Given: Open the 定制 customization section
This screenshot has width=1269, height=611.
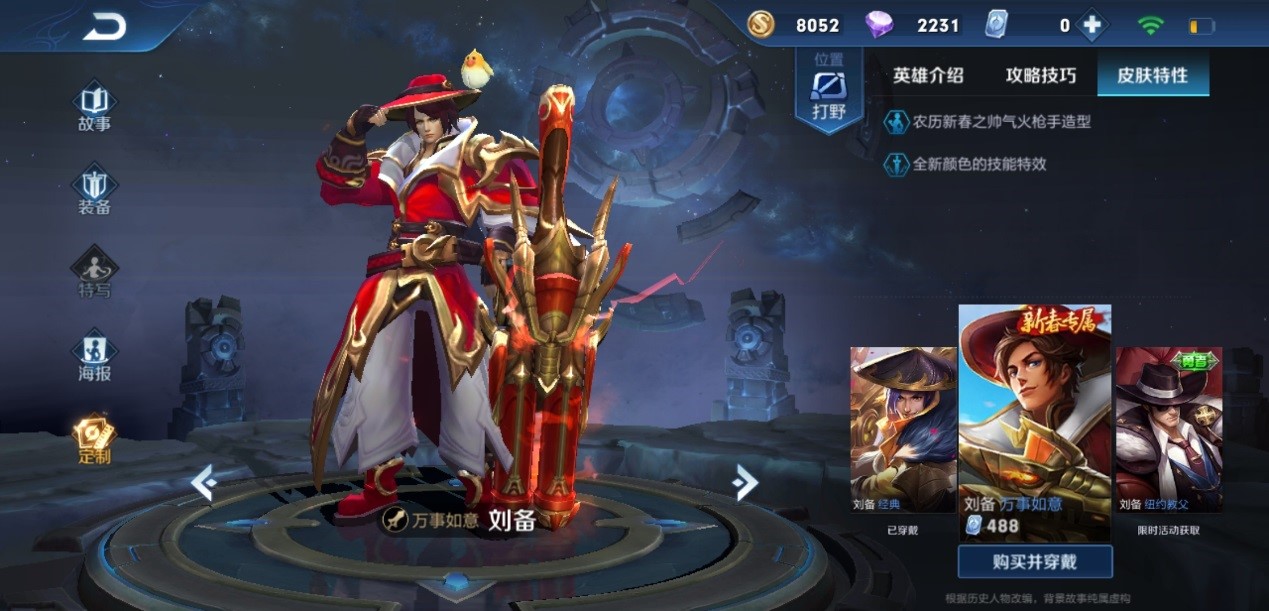Looking at the screenshot, I should coord(95,440).
